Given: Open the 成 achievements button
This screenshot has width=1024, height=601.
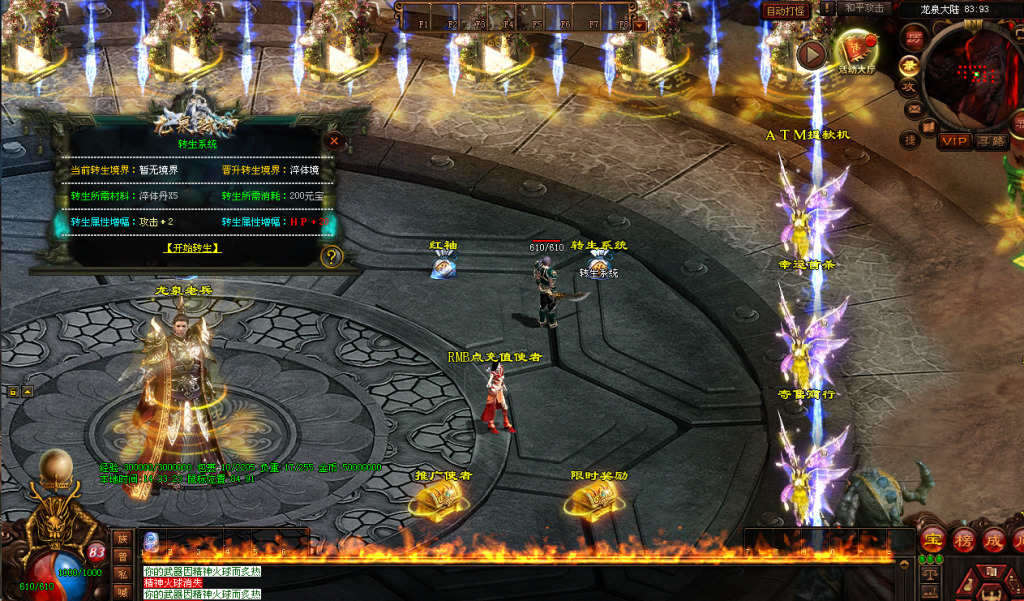Looking at the screenshot, I should [995, 540].
